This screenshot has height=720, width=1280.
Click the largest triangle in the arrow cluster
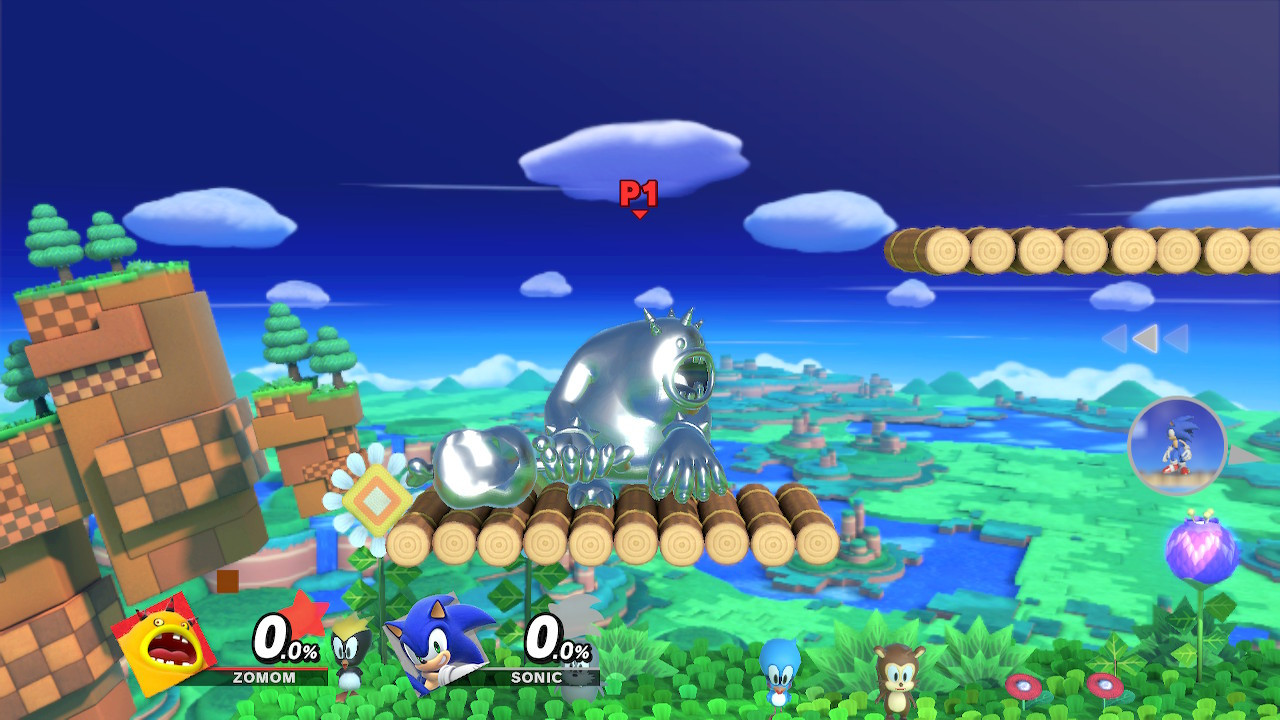[x=1144, y=340]
